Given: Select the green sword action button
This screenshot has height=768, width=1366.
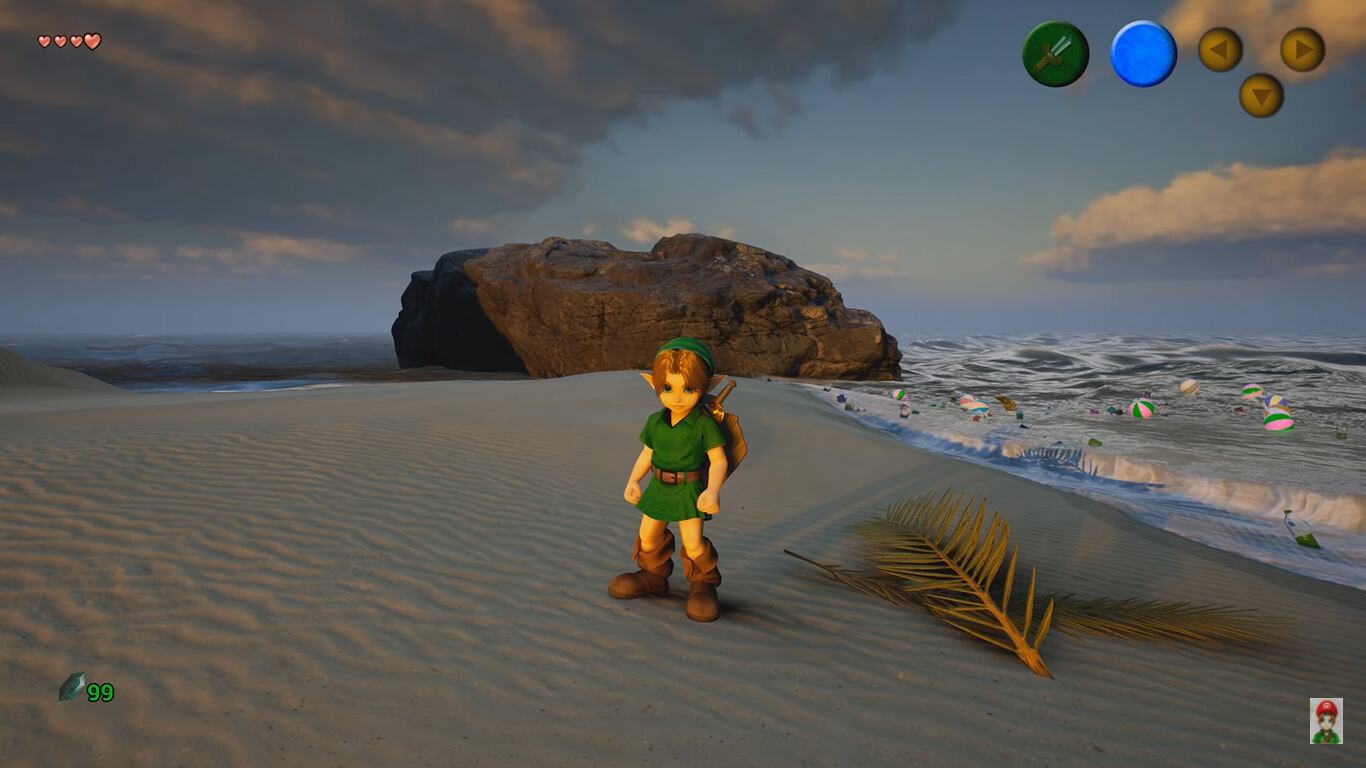Looking at the screenshot, I should [1055, 54].
